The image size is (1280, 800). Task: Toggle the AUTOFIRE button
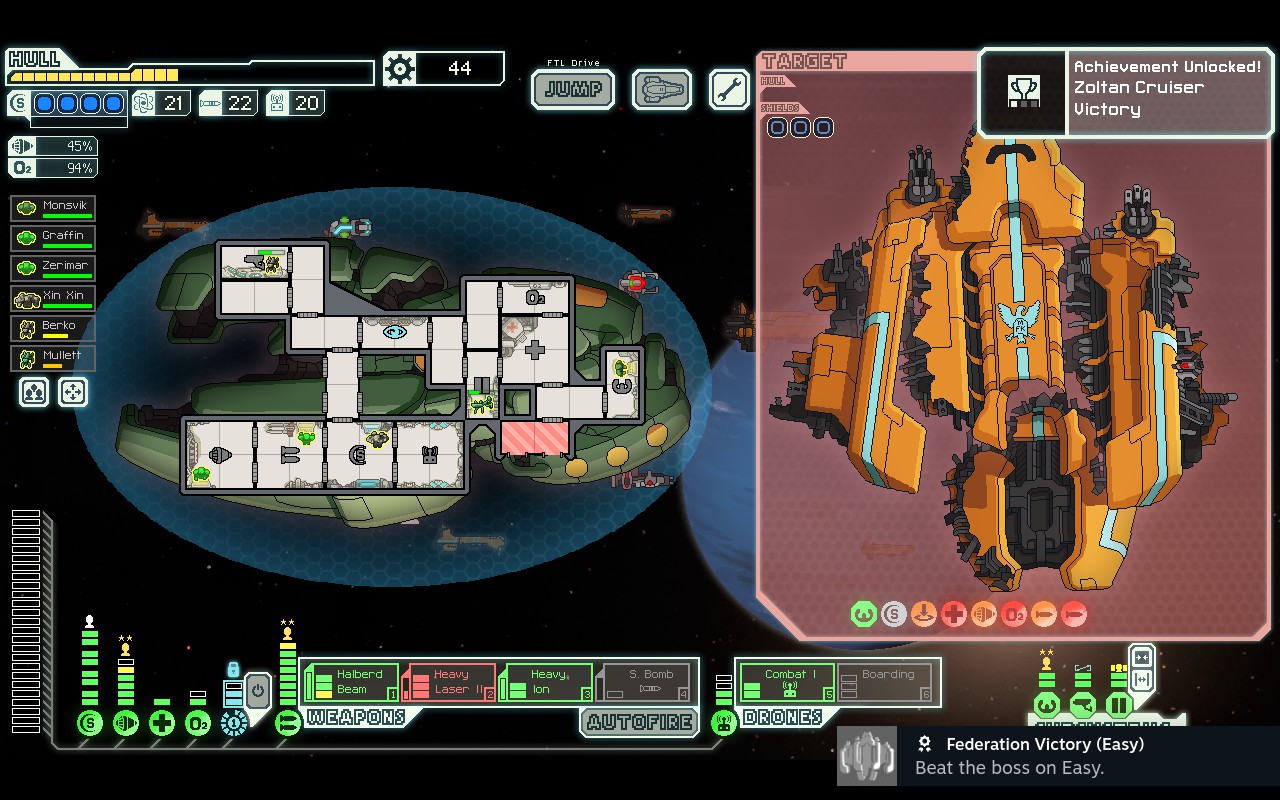pyautogui.click(x=639, y=722)
